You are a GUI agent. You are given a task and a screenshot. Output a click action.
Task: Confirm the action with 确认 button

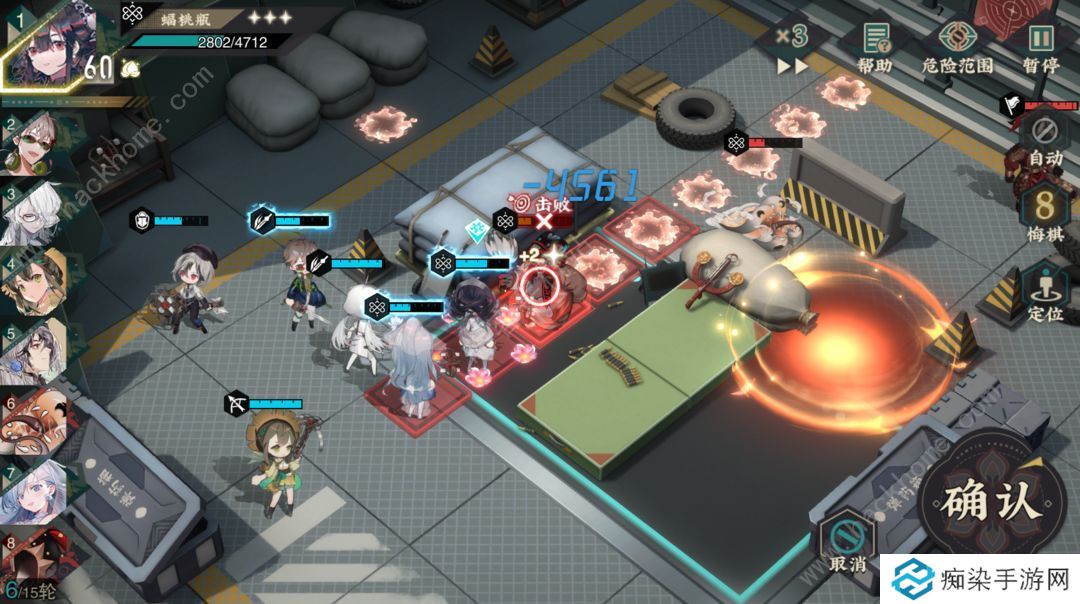[991, 500]
